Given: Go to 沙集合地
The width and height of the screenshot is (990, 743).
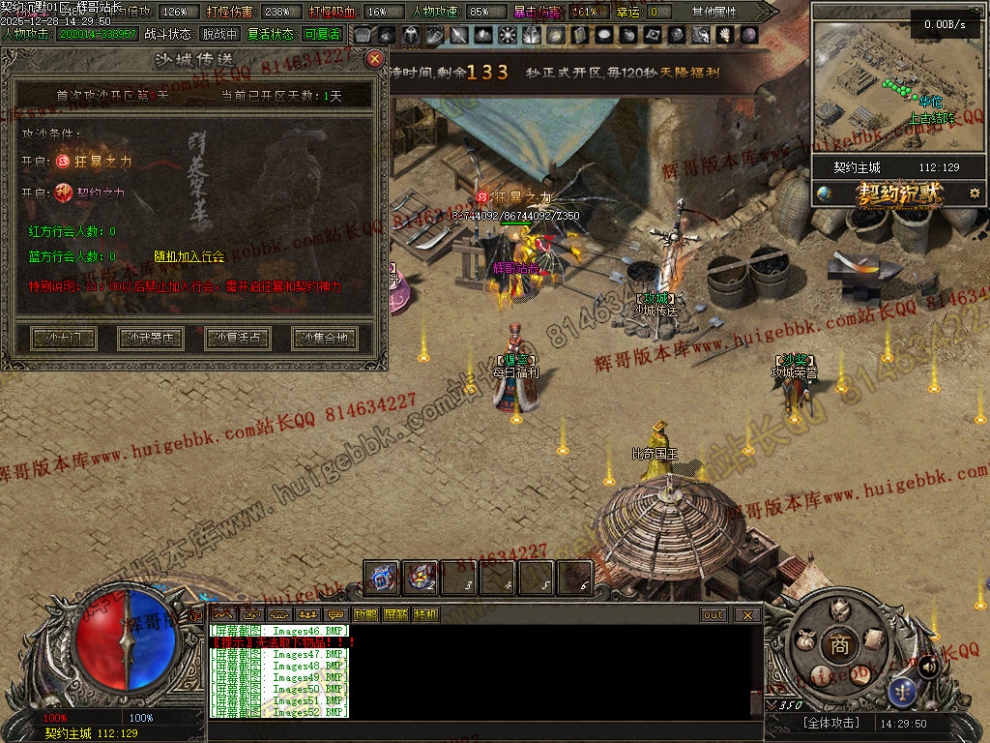Looking at the screenshot, I should pyautogui.click(x=324, y=338).
